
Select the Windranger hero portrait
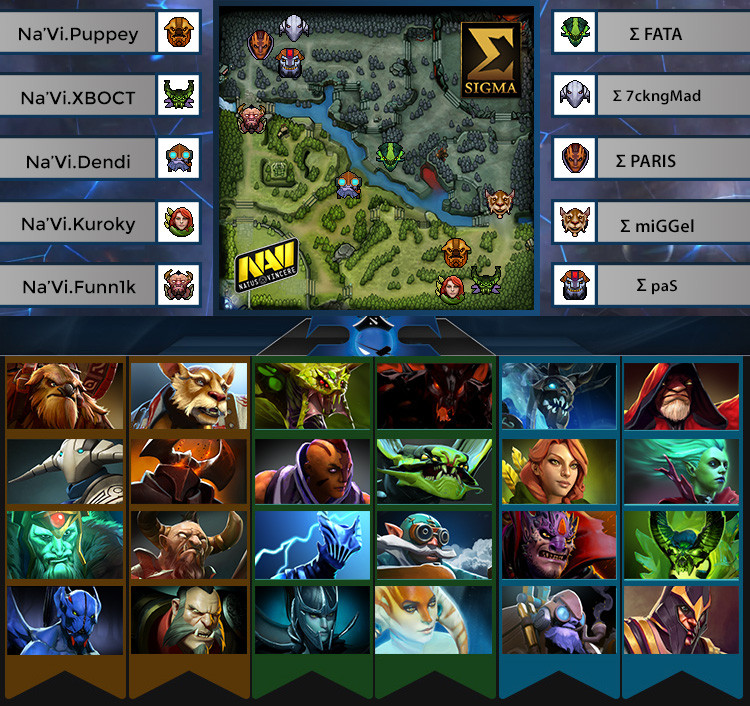click(x=558, y=473)
